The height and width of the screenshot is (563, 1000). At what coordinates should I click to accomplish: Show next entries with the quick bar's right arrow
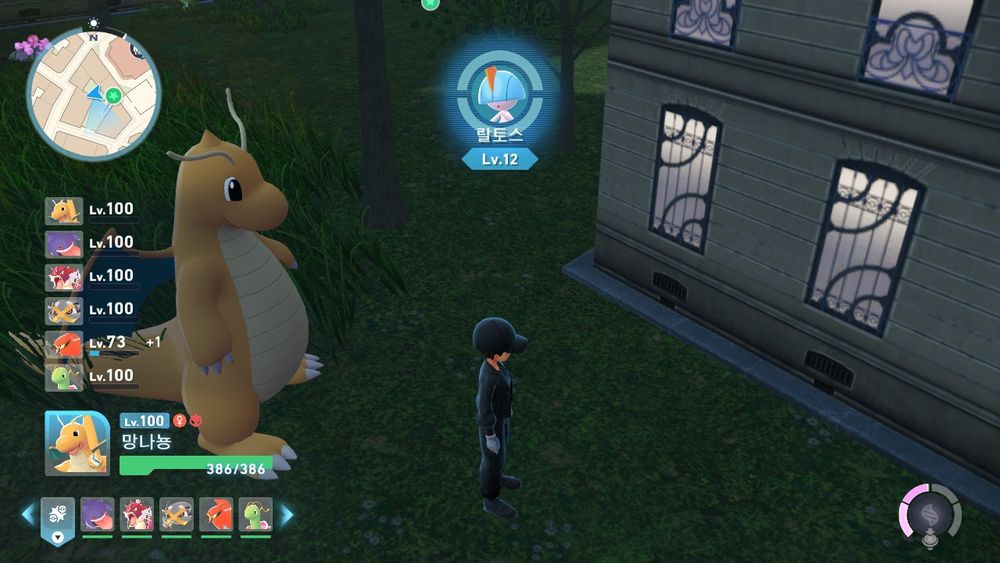click(287, 515)
